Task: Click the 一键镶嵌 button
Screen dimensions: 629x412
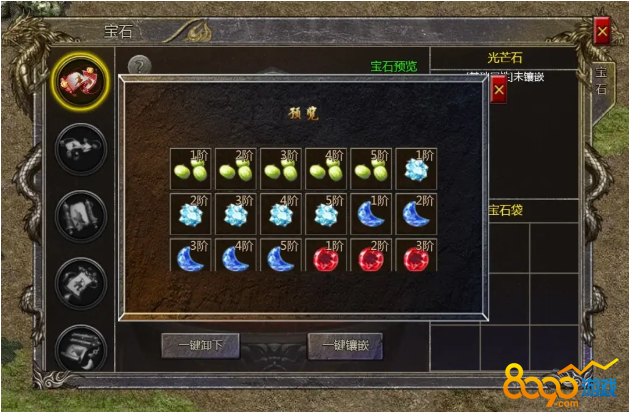Action: (x=345, y=346)
